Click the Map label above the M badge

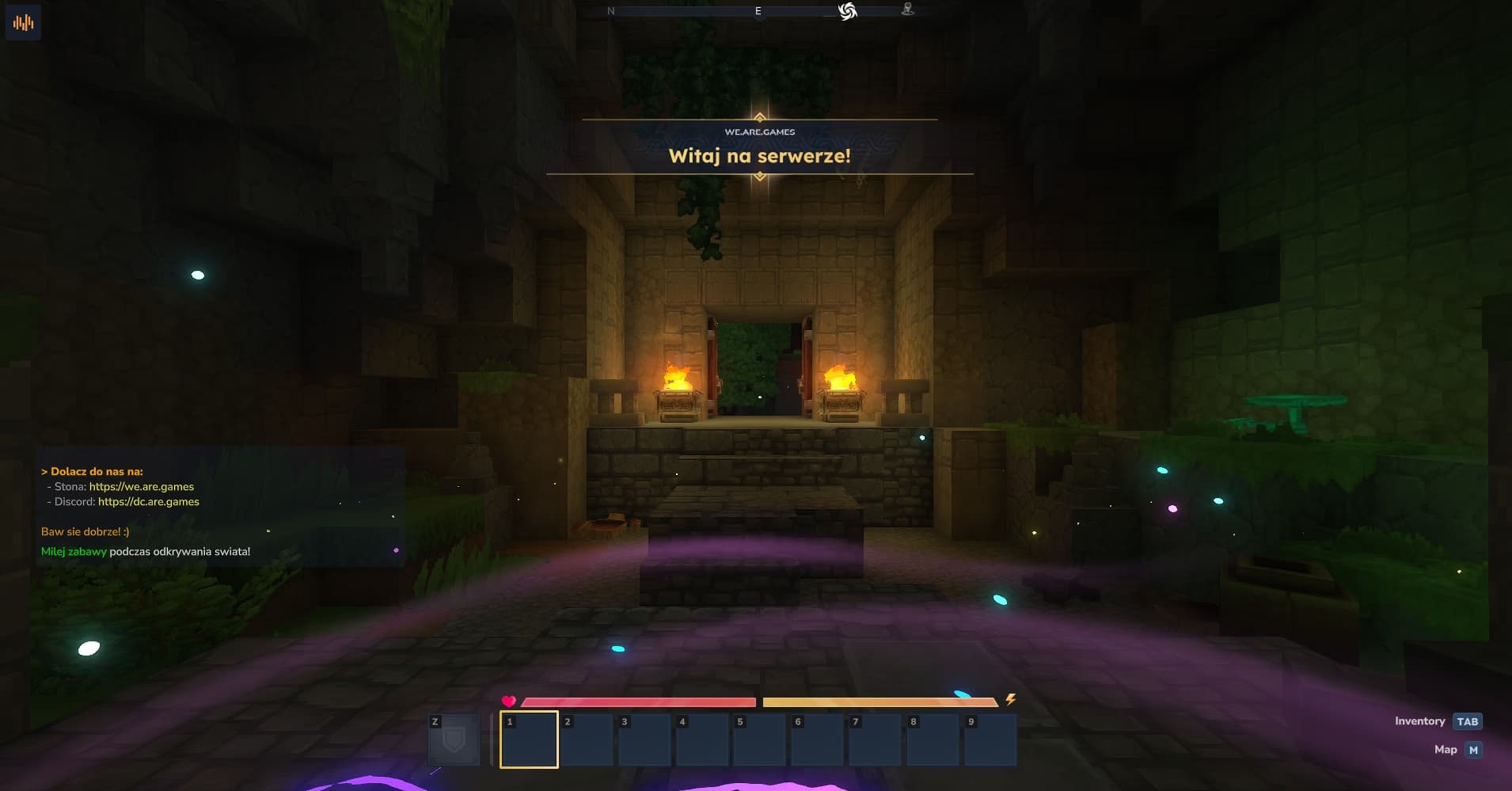click(x=1446, y=749)
